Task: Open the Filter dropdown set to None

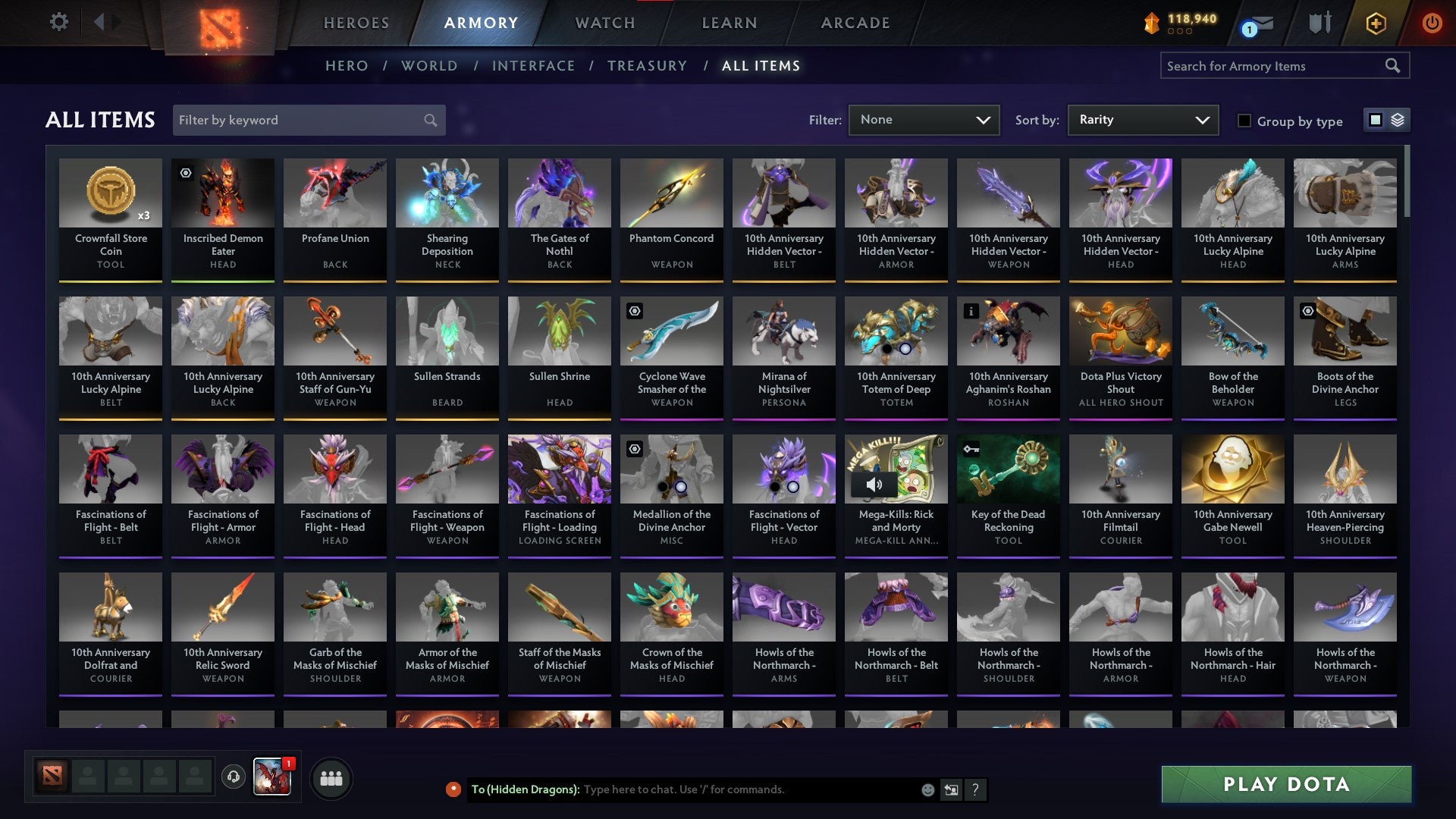Action: click(924, 120)
